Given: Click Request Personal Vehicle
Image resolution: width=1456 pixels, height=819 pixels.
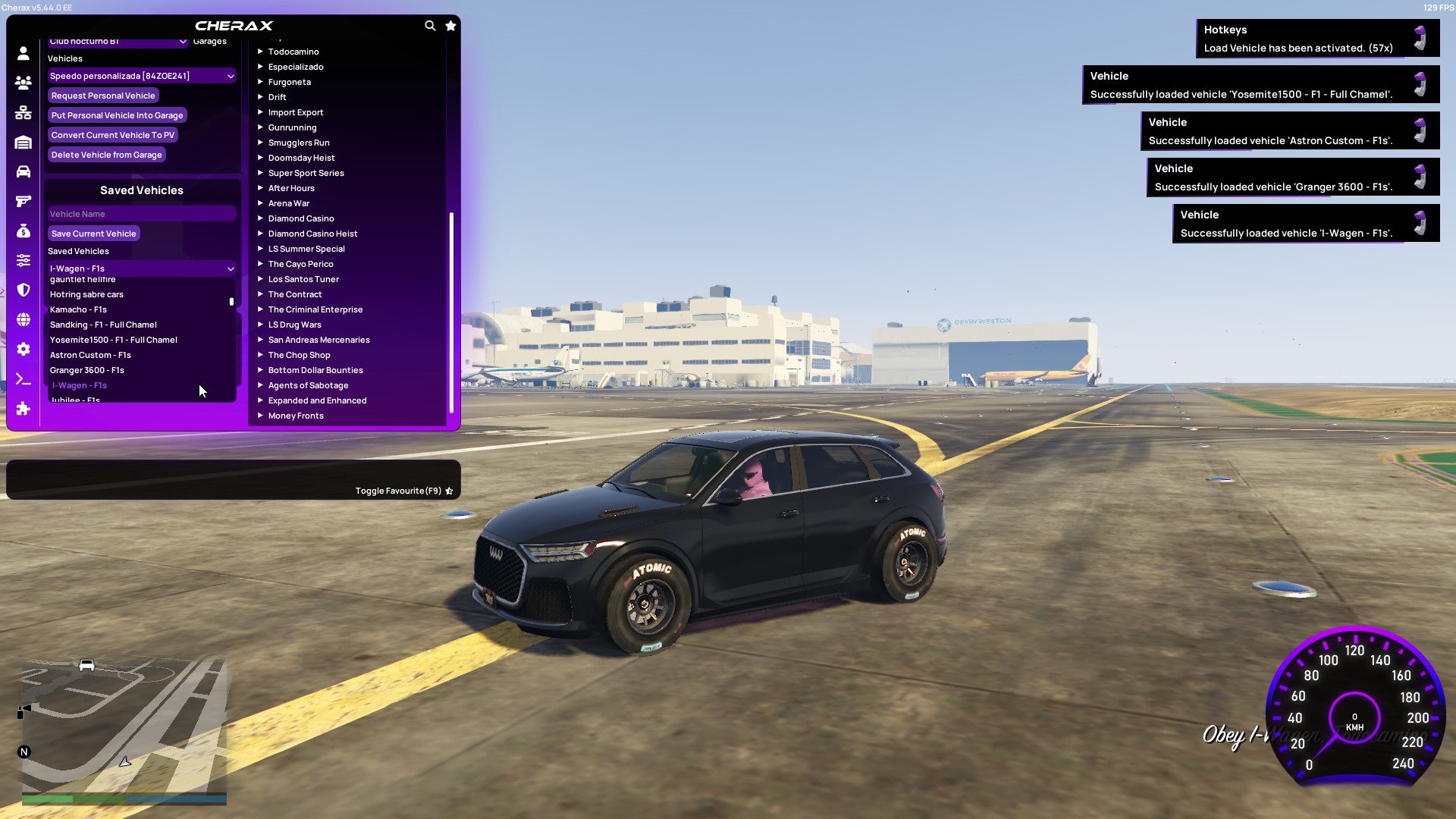Looking at the screenshot, I should tap(103, 95).
